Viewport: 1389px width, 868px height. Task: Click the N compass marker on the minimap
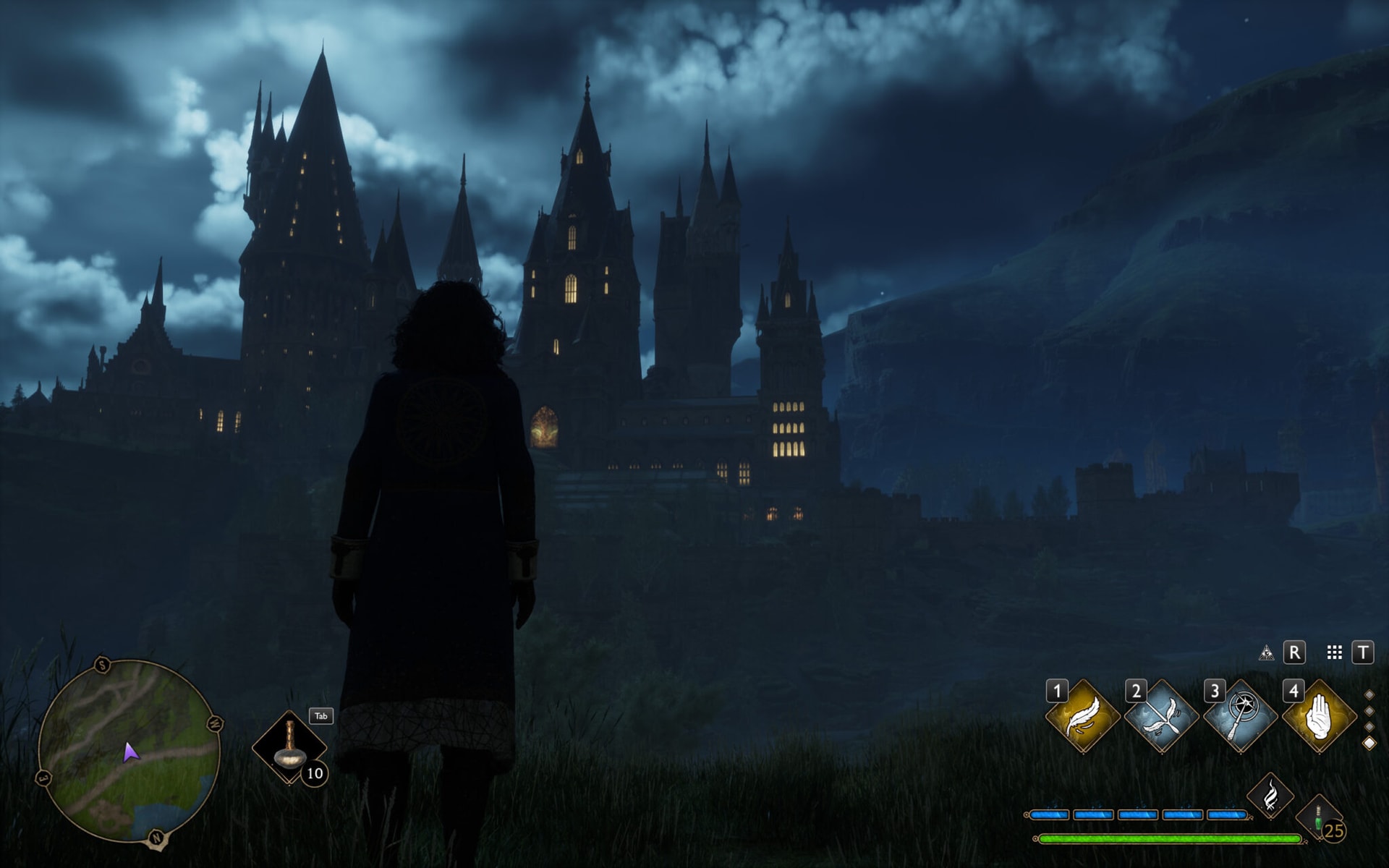(157, 836)
